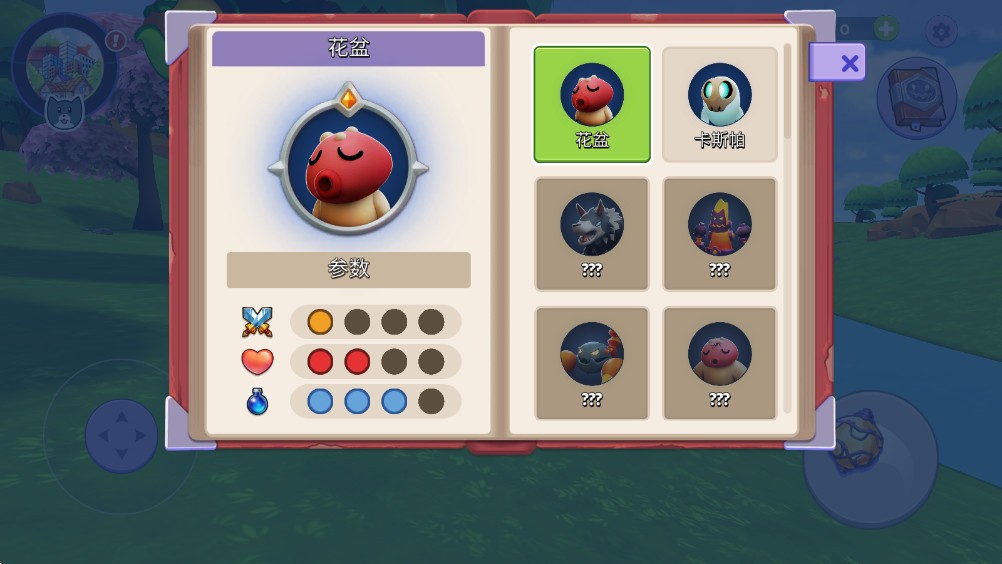Tap the virtual movement joystick pad
Image resolution: width=1002 pixels, height=564 pixels.
[x=121, y=435]
